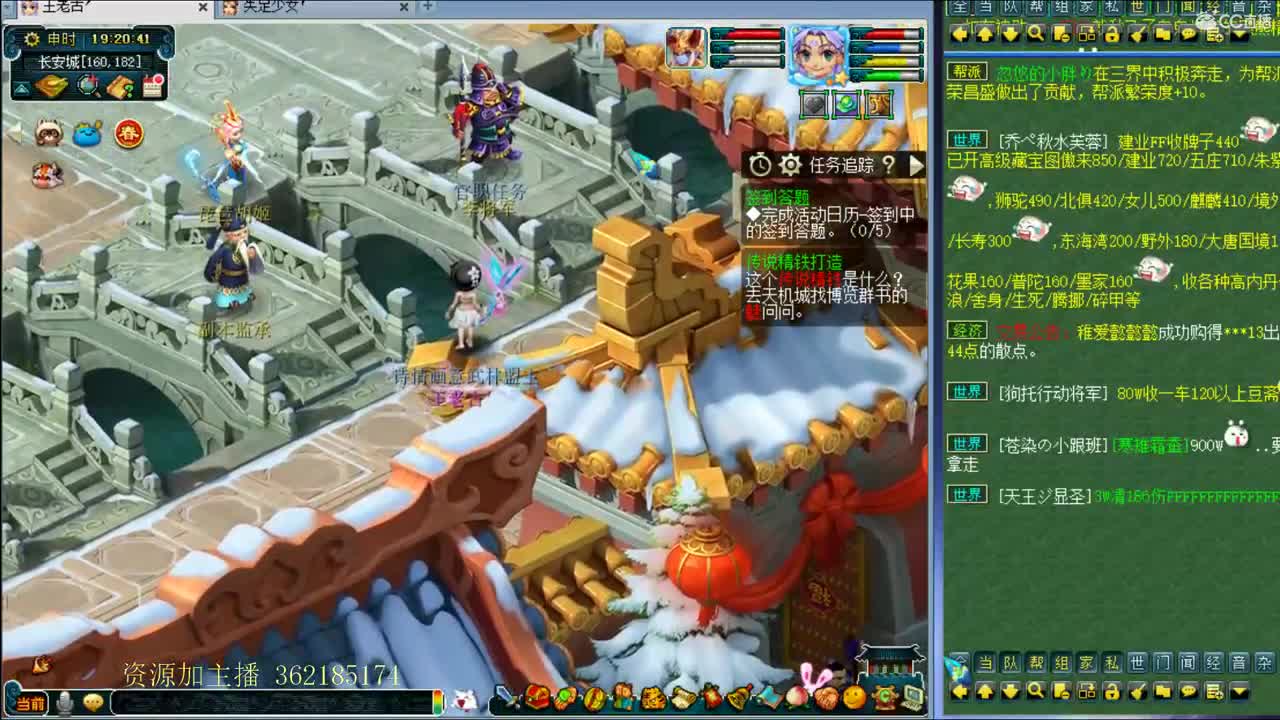Toggle the speech bubble icon in chat toolbar
Image resolution: width=1280 pixels, height=720 pixels.
tap(1188, 691)
